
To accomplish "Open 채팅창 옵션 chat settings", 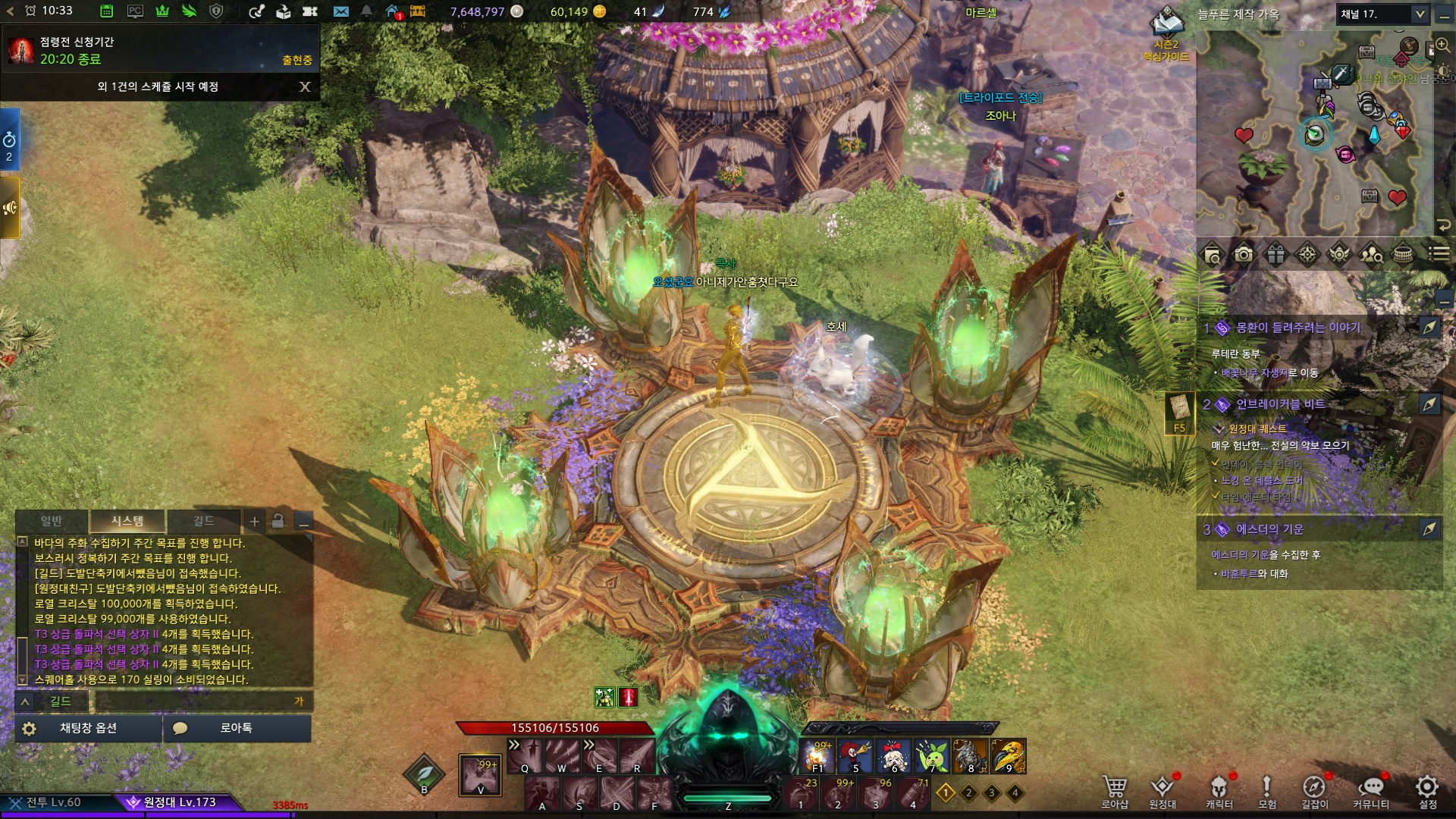I will pyautogui.click(x=88, y=728).
